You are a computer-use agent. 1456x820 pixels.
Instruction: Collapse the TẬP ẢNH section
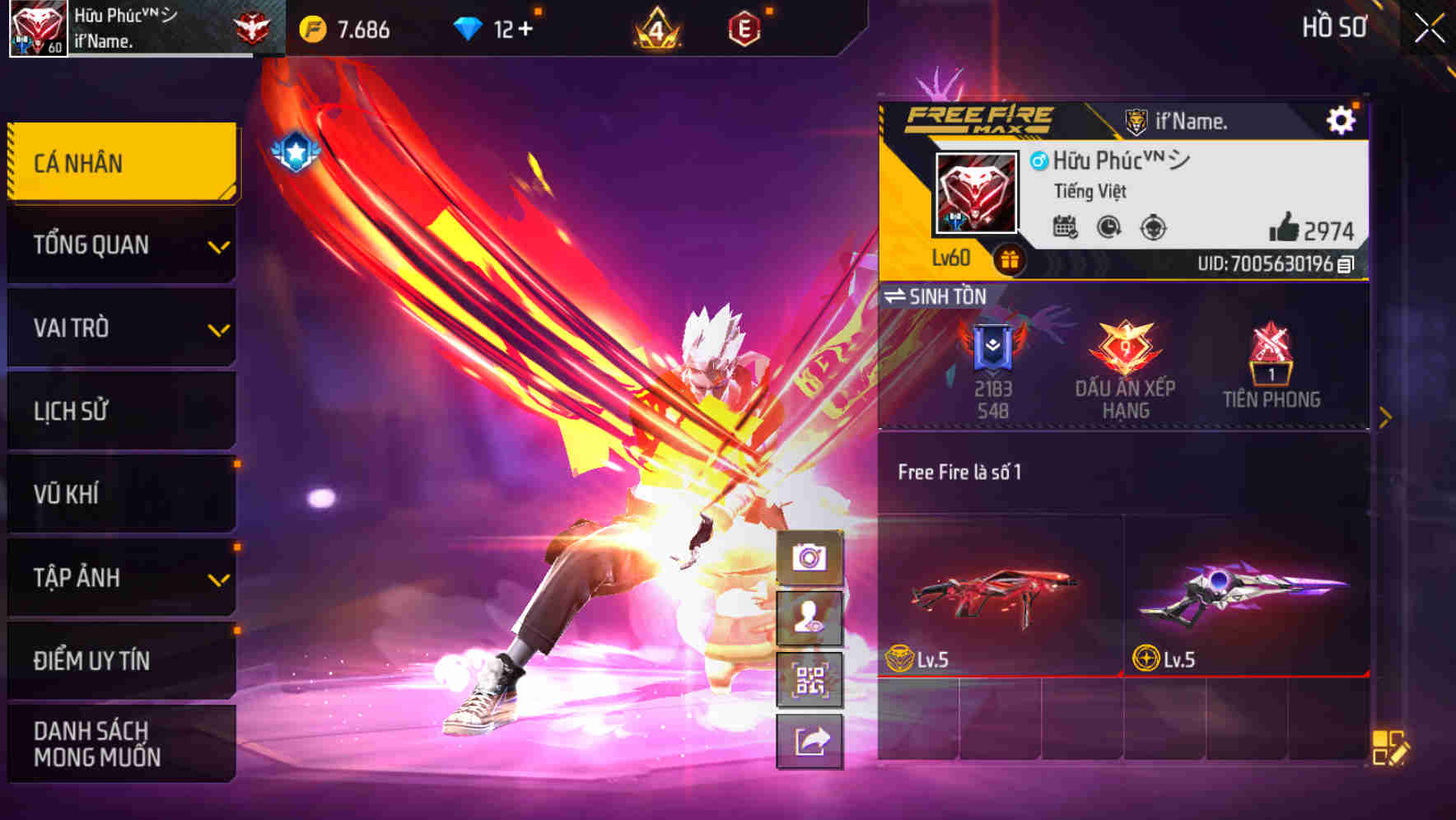click(121, 578)
